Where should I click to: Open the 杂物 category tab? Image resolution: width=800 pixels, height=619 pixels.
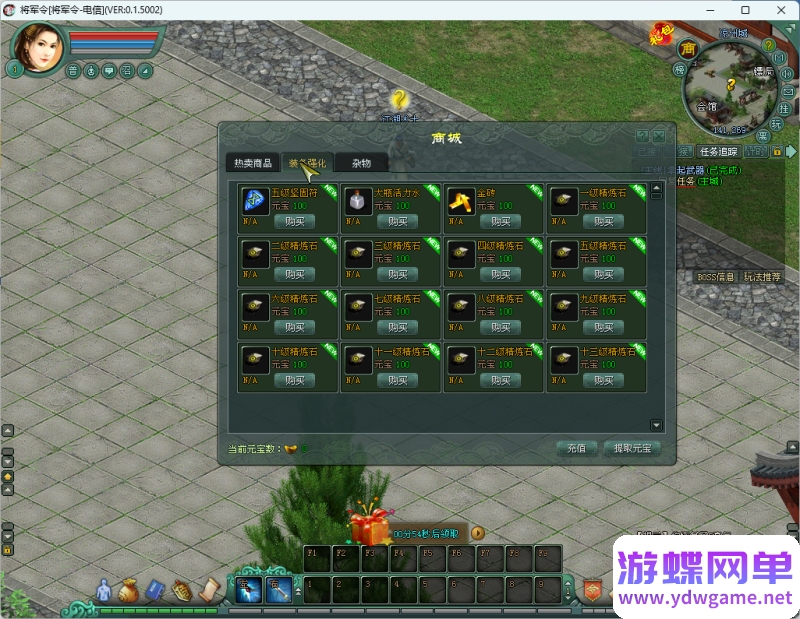click(x=361, y=163)
